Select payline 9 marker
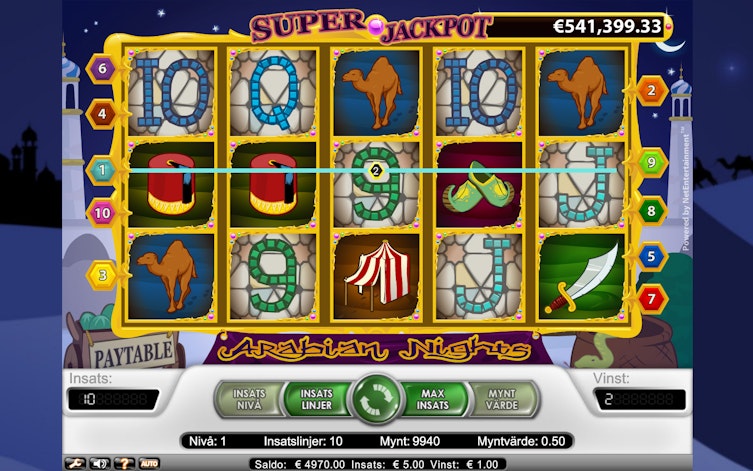This screenshot has width=753, height=471. [x=652, y=161]
